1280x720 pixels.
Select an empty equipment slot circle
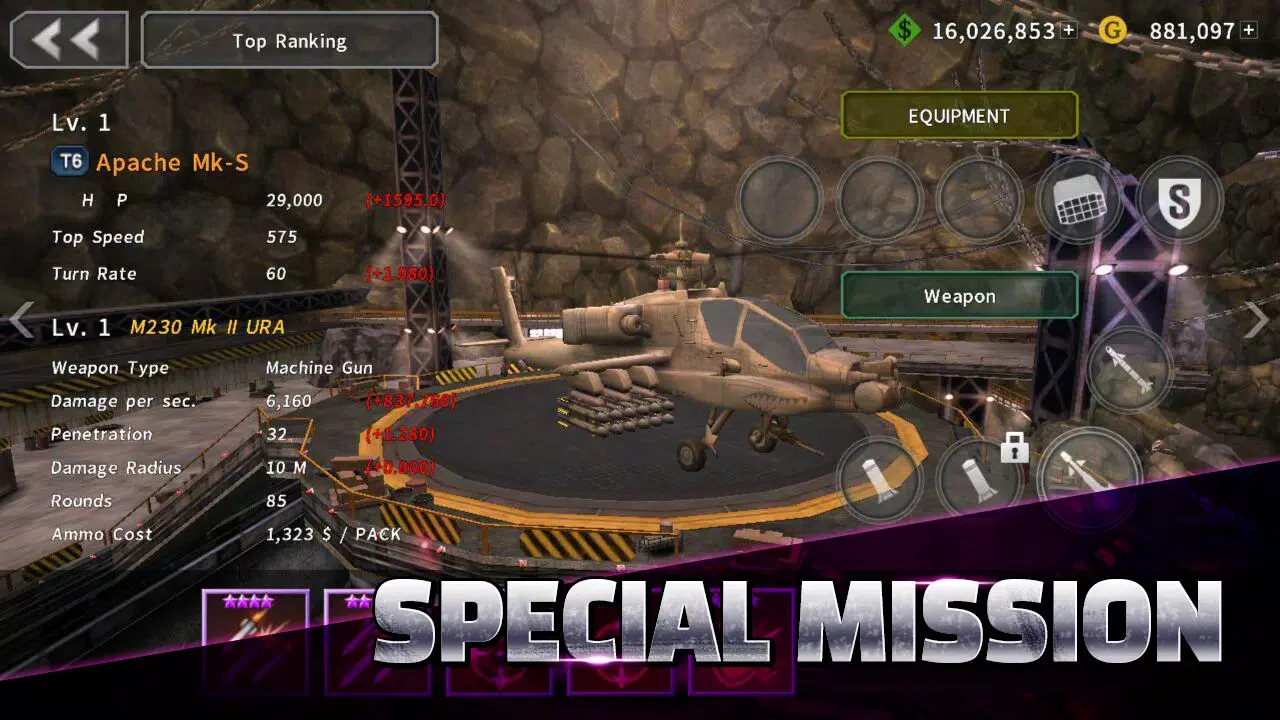point(778,200)
